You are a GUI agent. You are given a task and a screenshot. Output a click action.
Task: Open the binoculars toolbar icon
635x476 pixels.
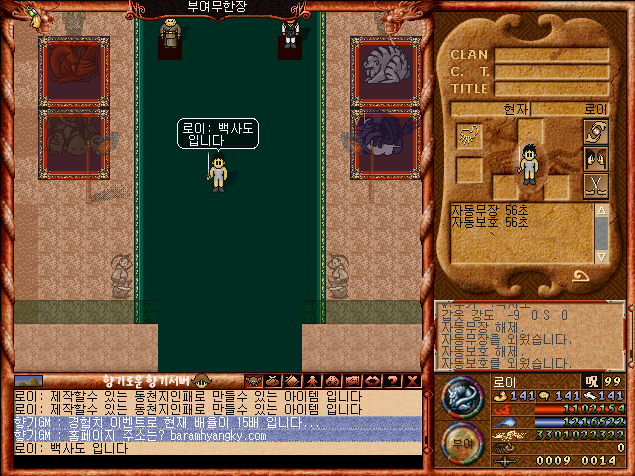330,380
